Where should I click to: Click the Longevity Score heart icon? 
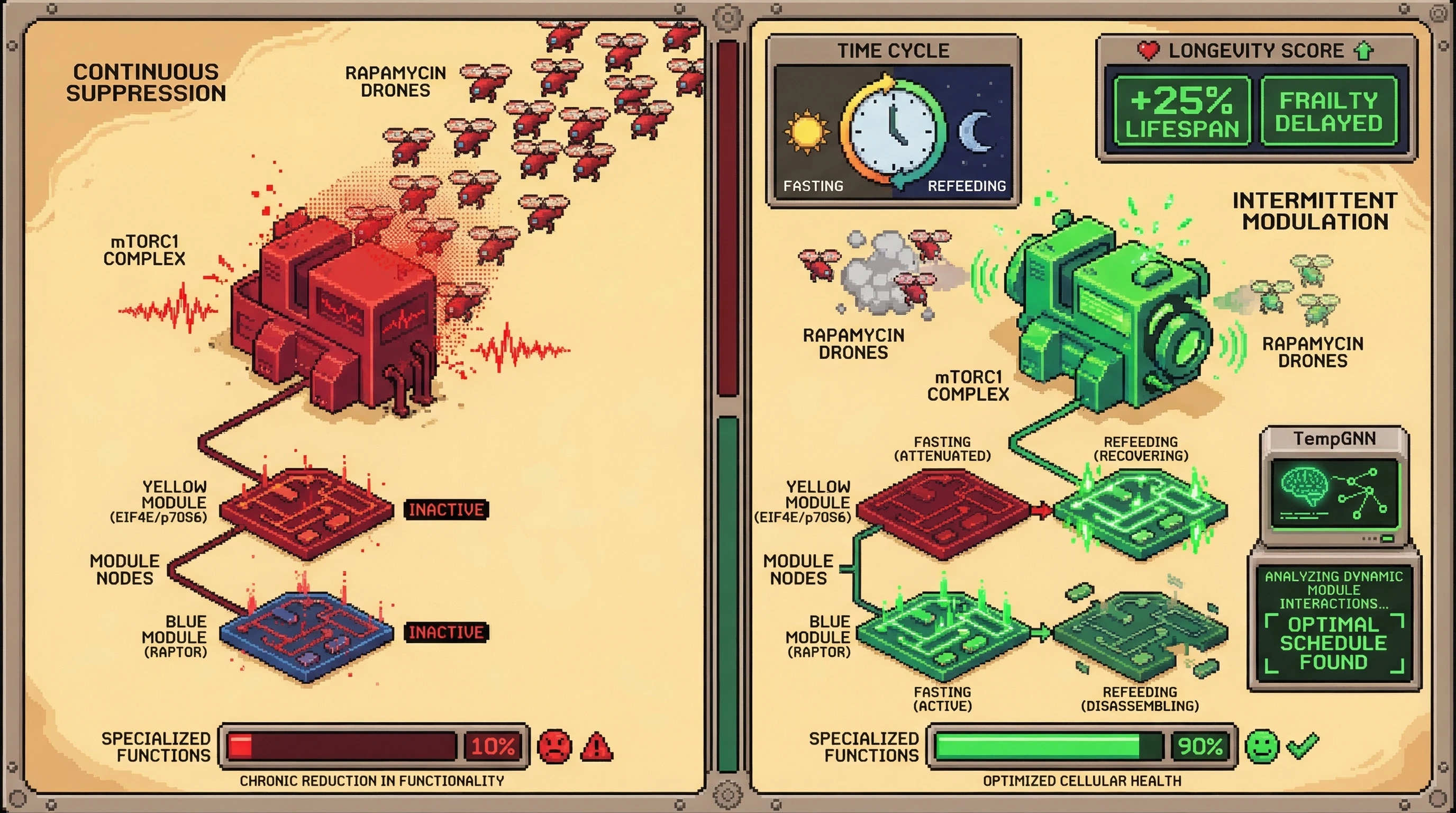1148,51
